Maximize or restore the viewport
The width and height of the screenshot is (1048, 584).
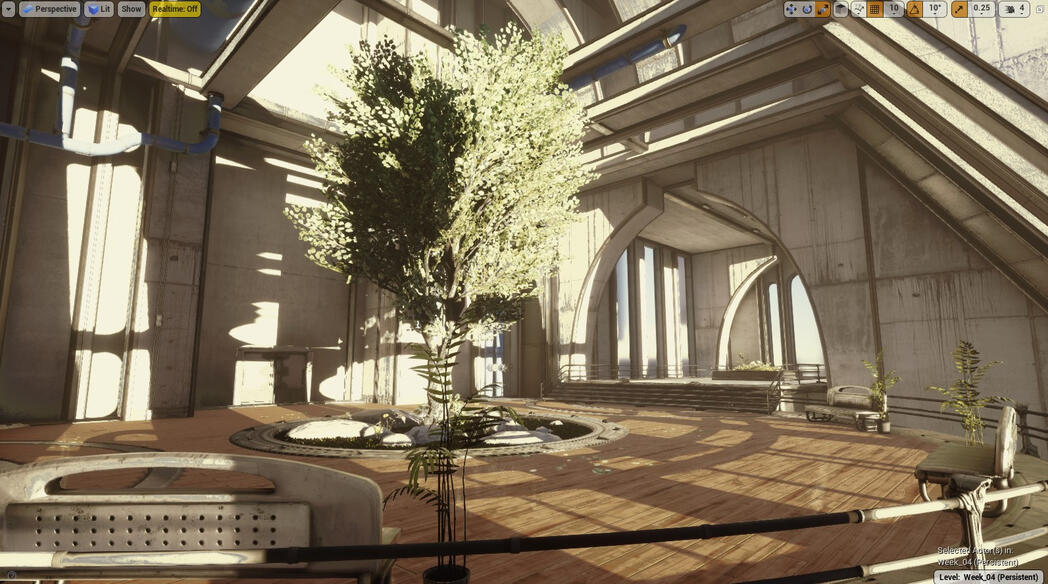1039,9
